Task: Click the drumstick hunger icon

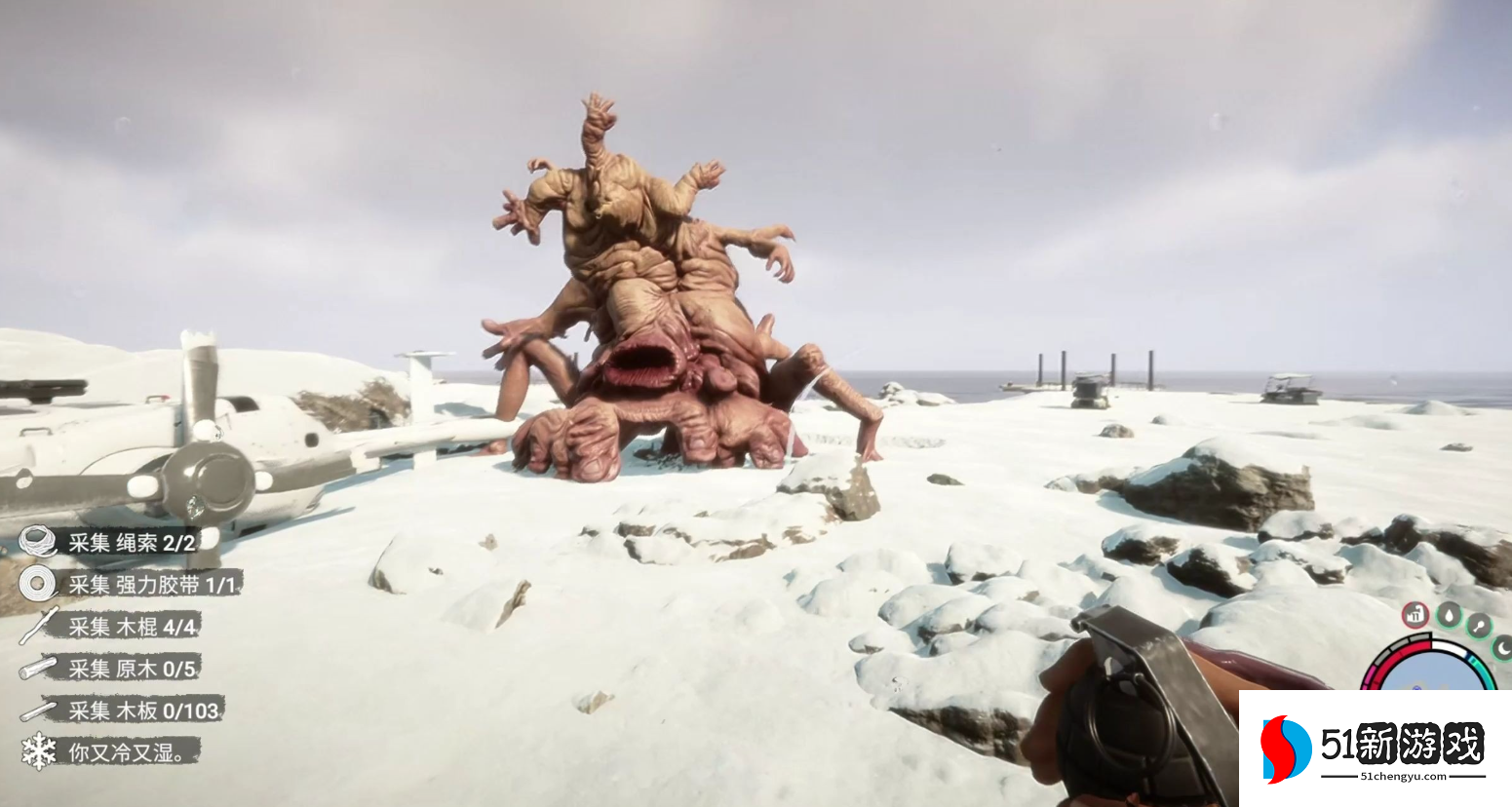Action: click(x=1480, y=625)
